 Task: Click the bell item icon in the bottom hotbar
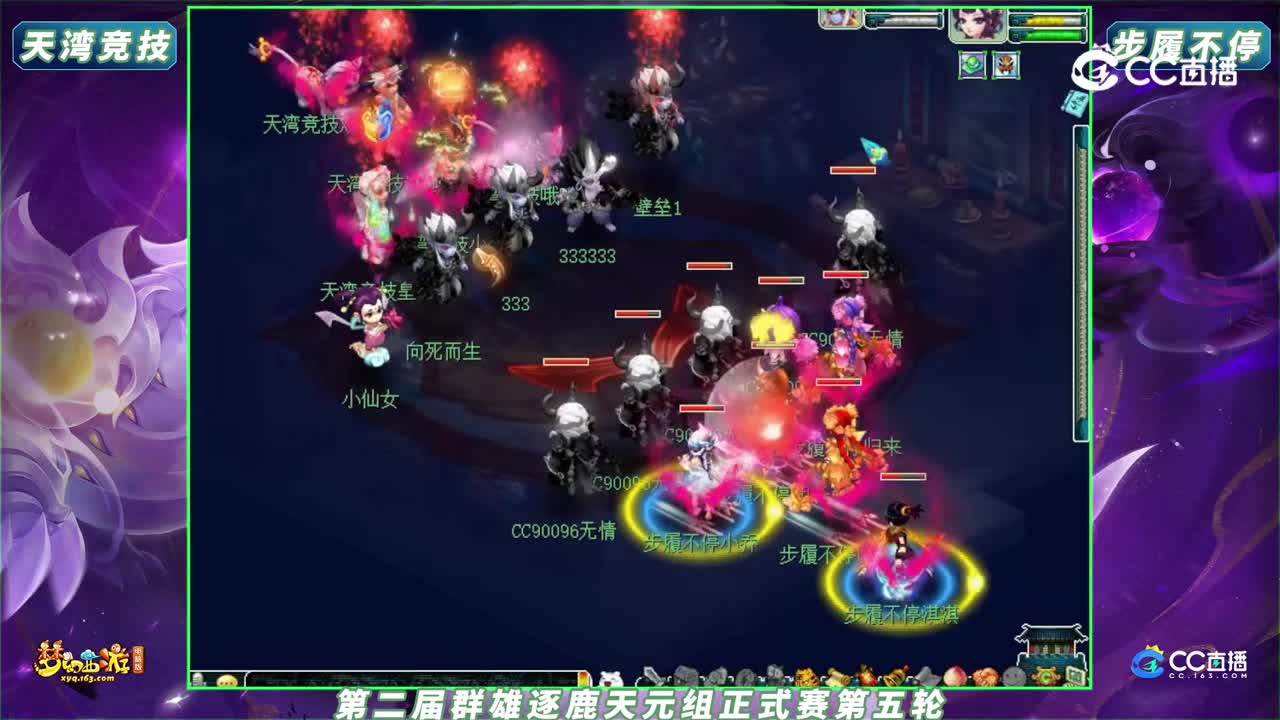coord(893,677)
